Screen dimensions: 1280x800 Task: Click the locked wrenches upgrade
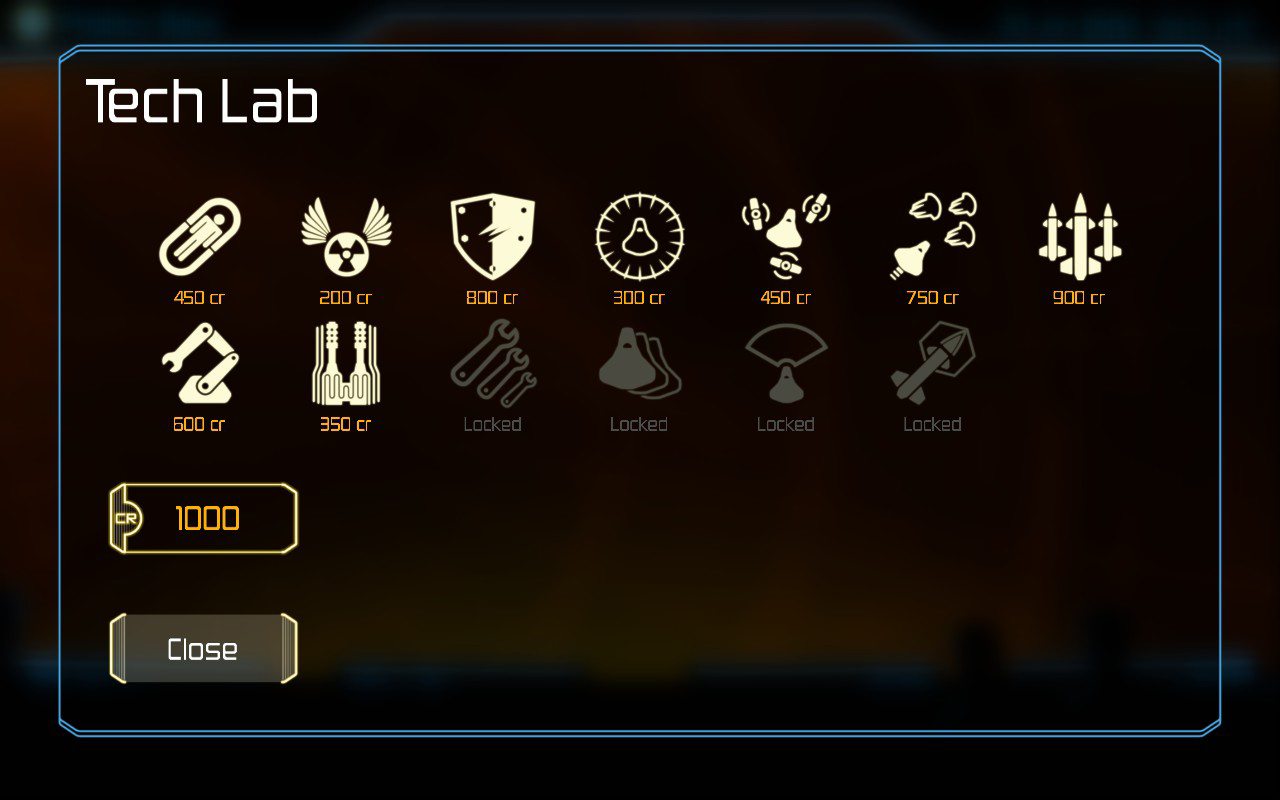click(492, 364)
